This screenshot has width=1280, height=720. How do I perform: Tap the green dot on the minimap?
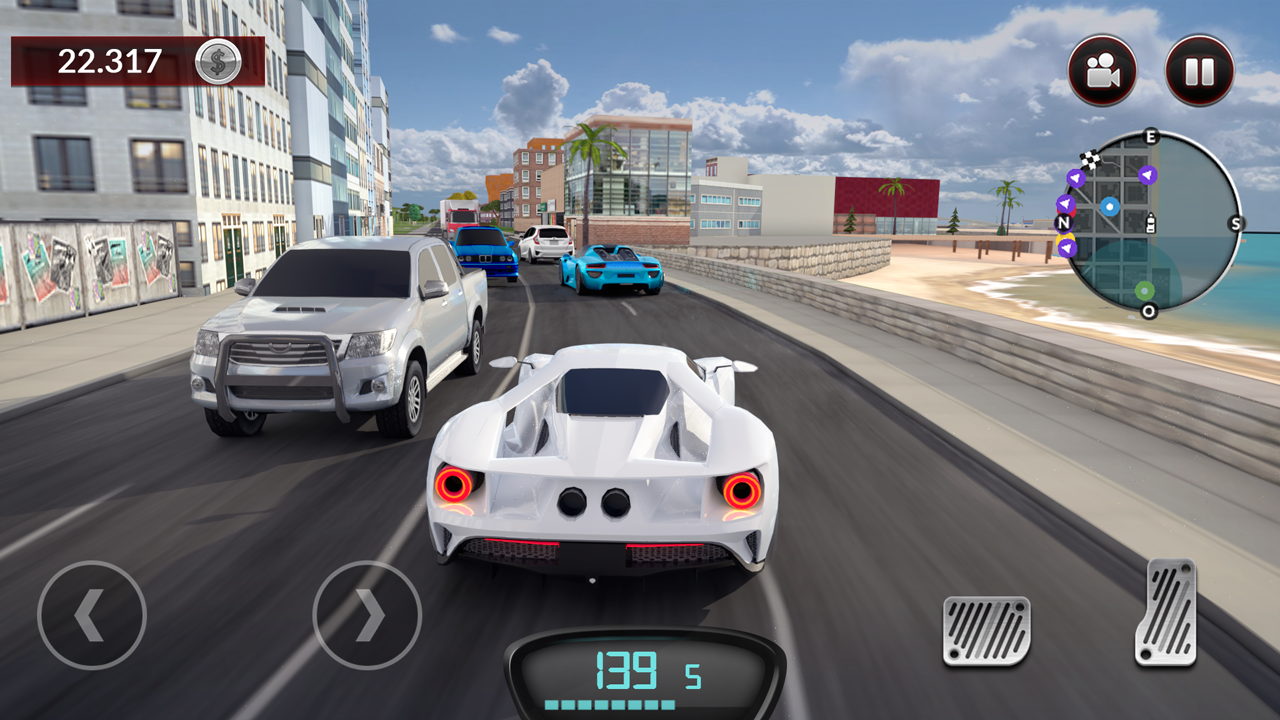[1145, 290]
